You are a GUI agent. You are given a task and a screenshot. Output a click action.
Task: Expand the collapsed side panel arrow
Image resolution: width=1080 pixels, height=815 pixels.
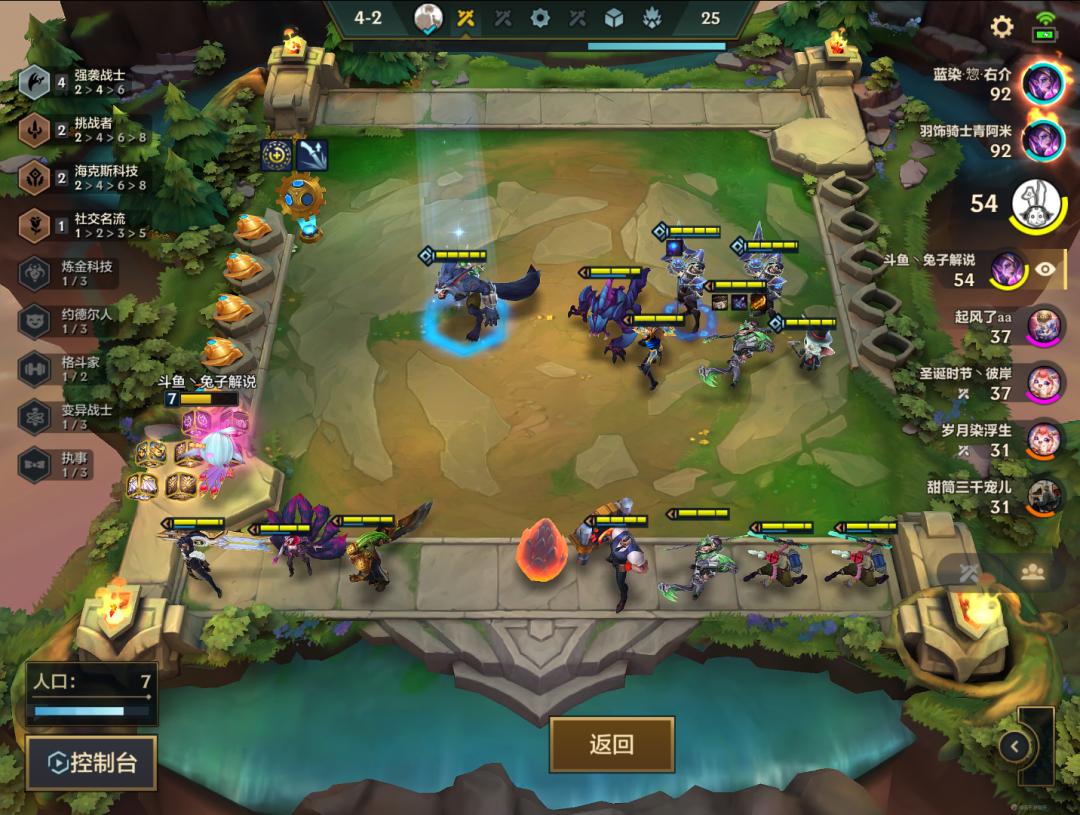(1015, 745)
